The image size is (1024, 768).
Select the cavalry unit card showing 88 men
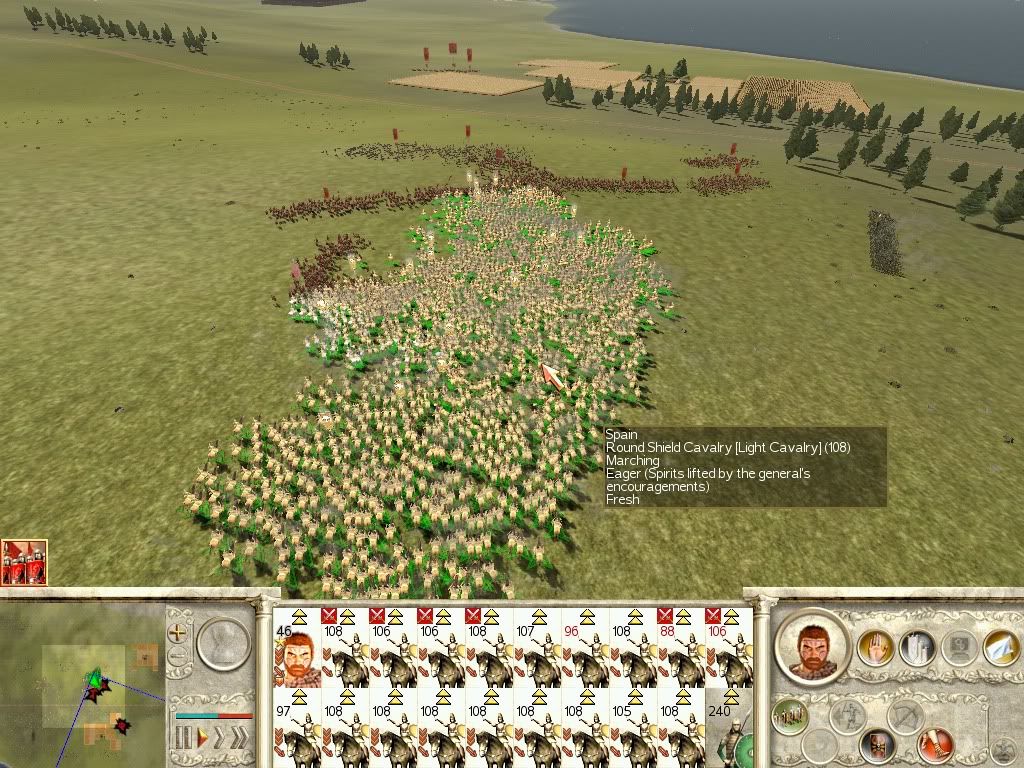(x=681, y=647)
